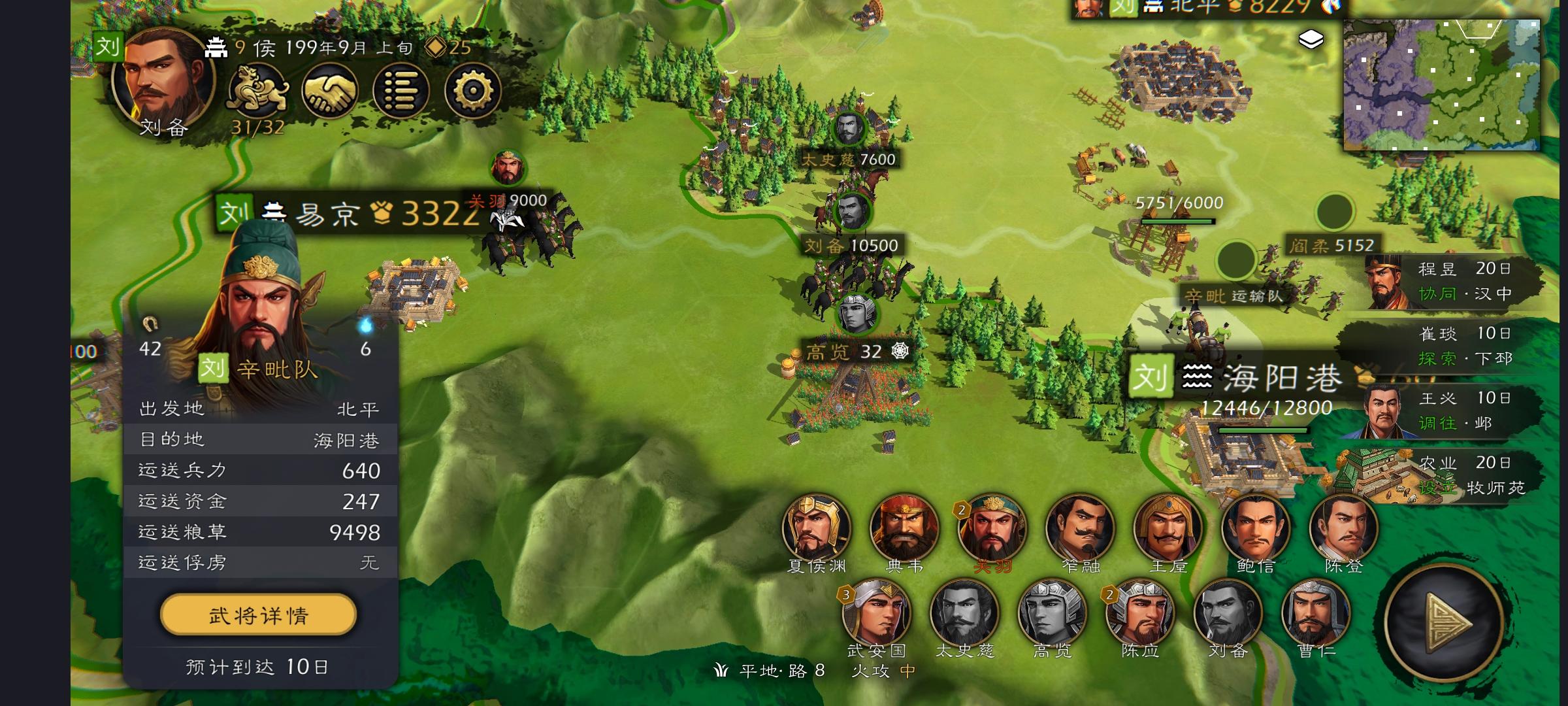Open the golden lion officers icon
The image size is (1568, 706).
point(257,91)
